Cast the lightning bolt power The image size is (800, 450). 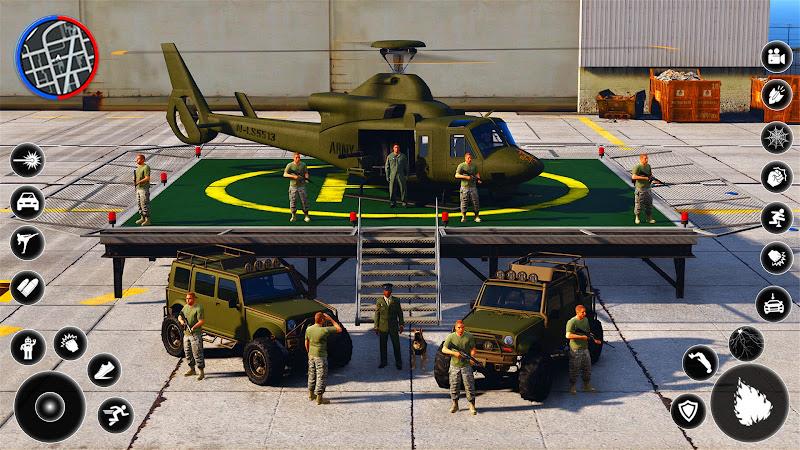pyautogui.click(x=746, y=343)
